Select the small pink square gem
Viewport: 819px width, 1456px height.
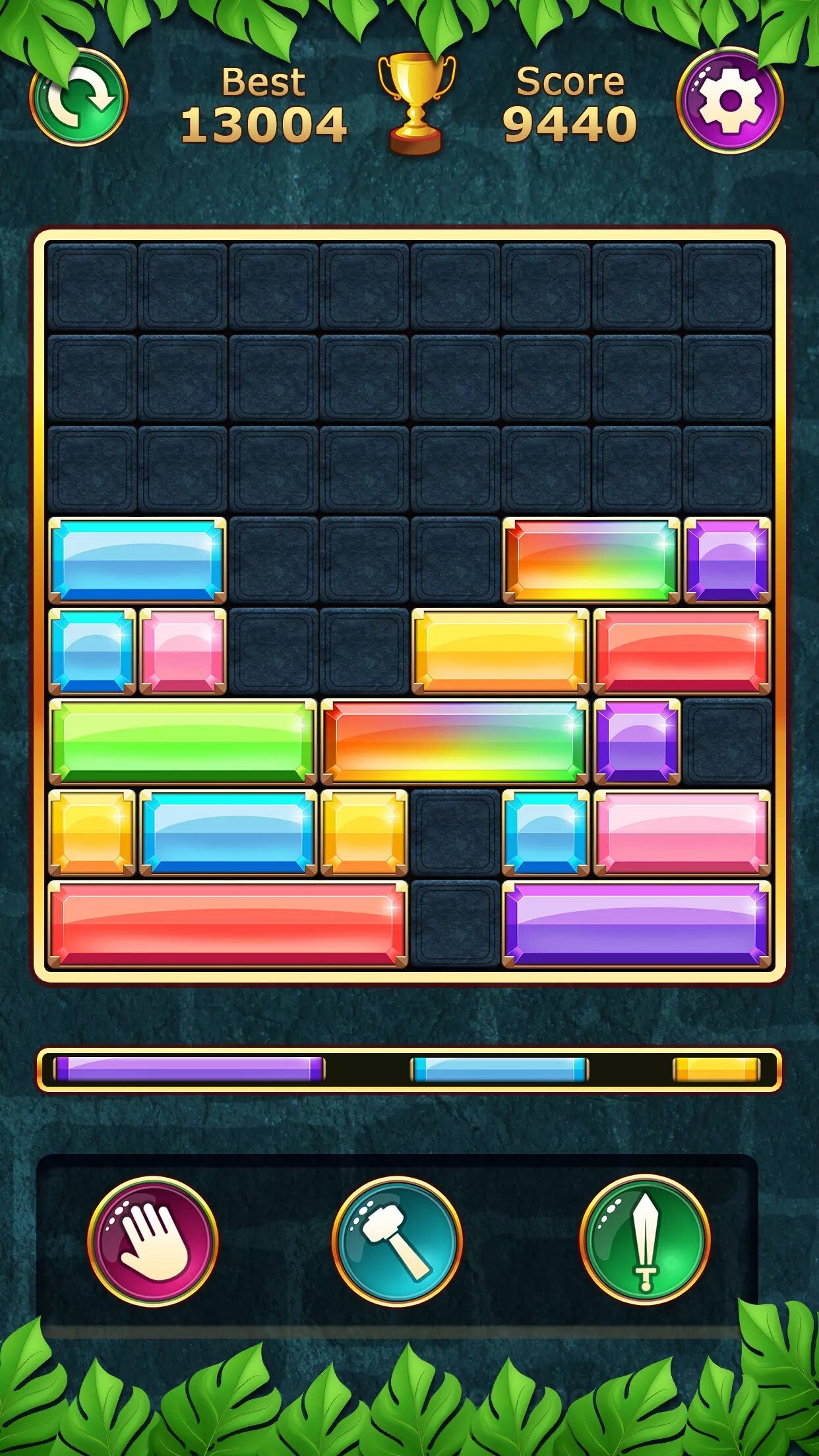tap(183, 651)
